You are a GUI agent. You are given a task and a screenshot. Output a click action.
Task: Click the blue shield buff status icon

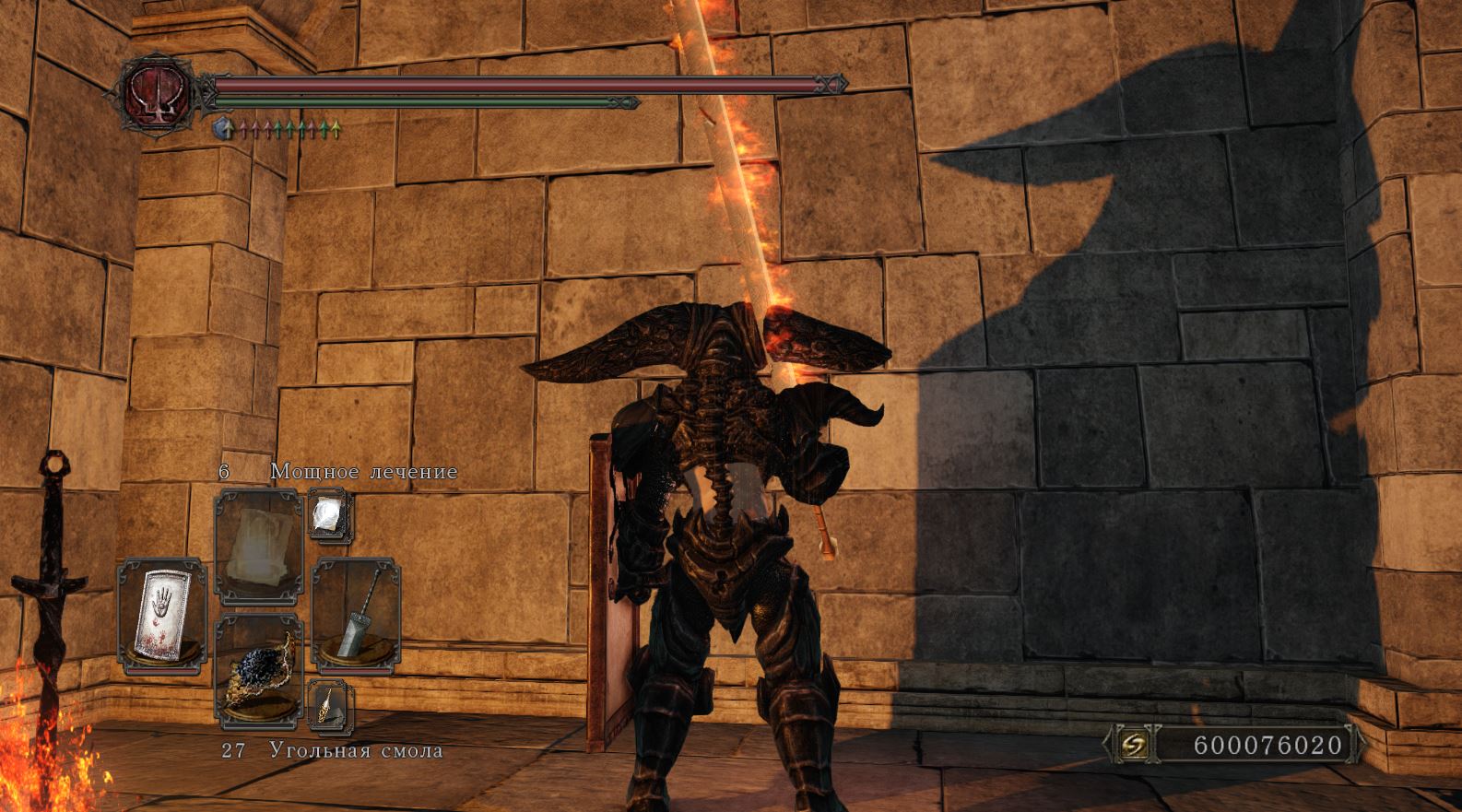click(222, 129)
